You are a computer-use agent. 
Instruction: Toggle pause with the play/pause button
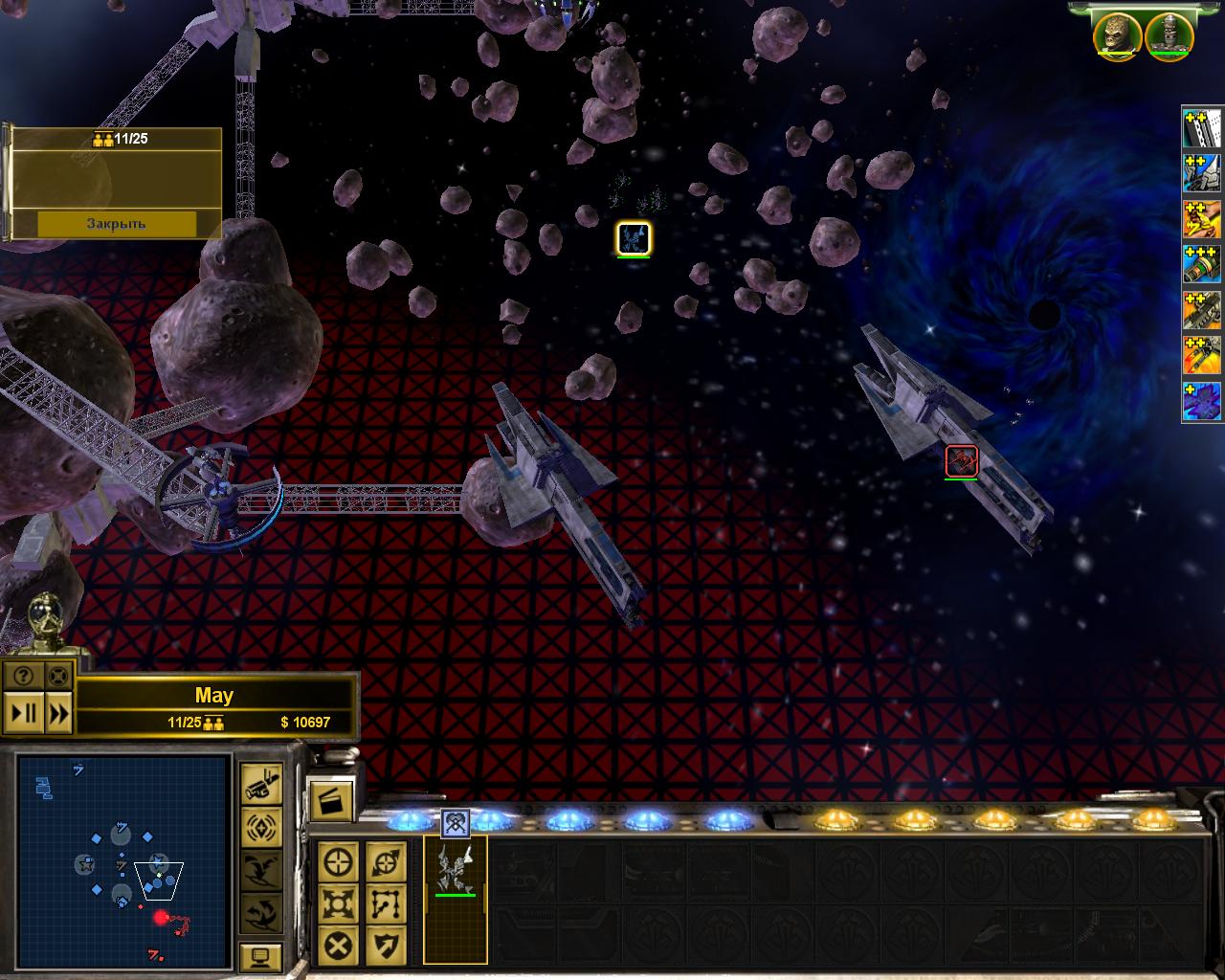23,713
